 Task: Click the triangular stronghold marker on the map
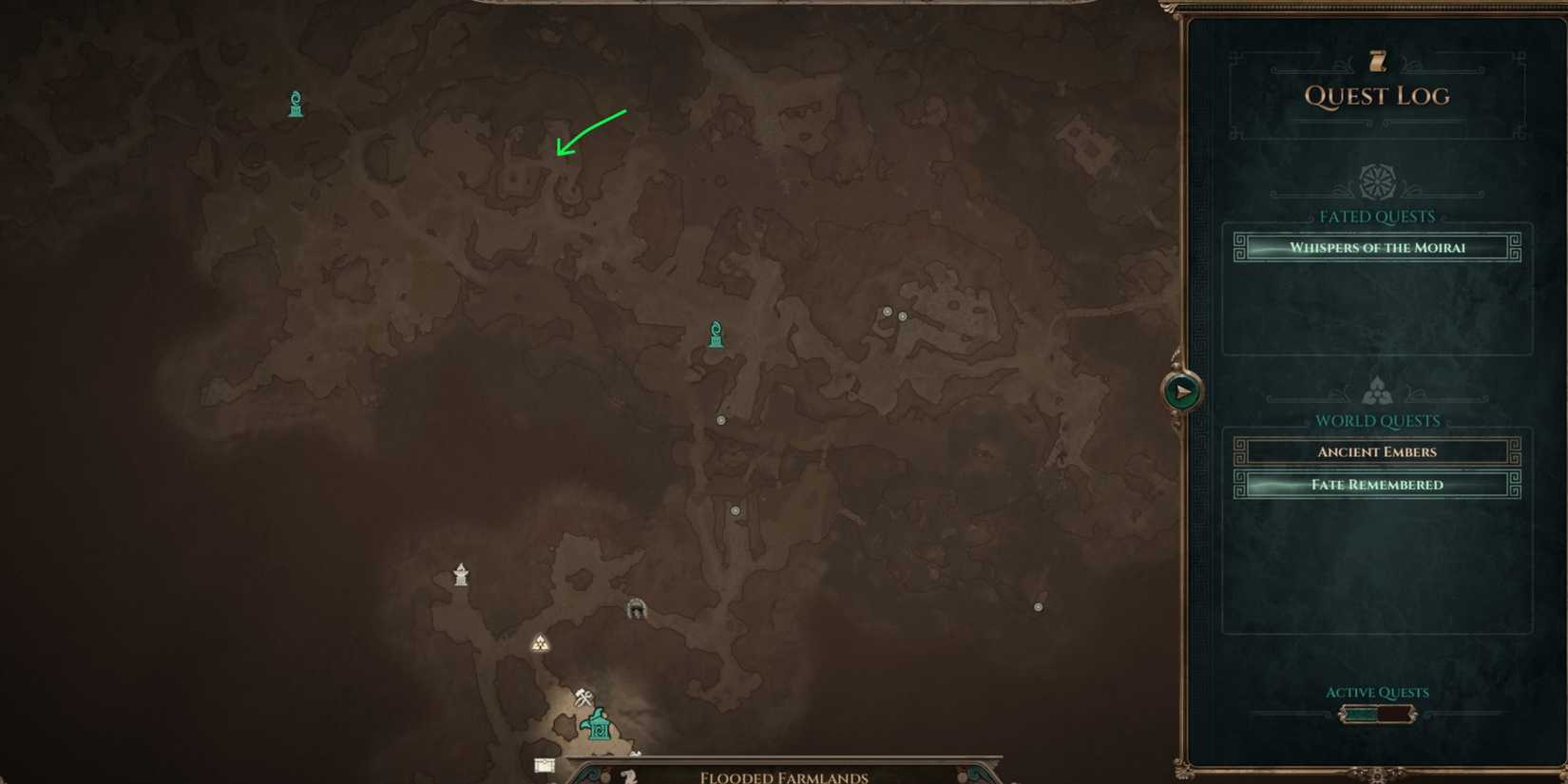tap(539, 643)
